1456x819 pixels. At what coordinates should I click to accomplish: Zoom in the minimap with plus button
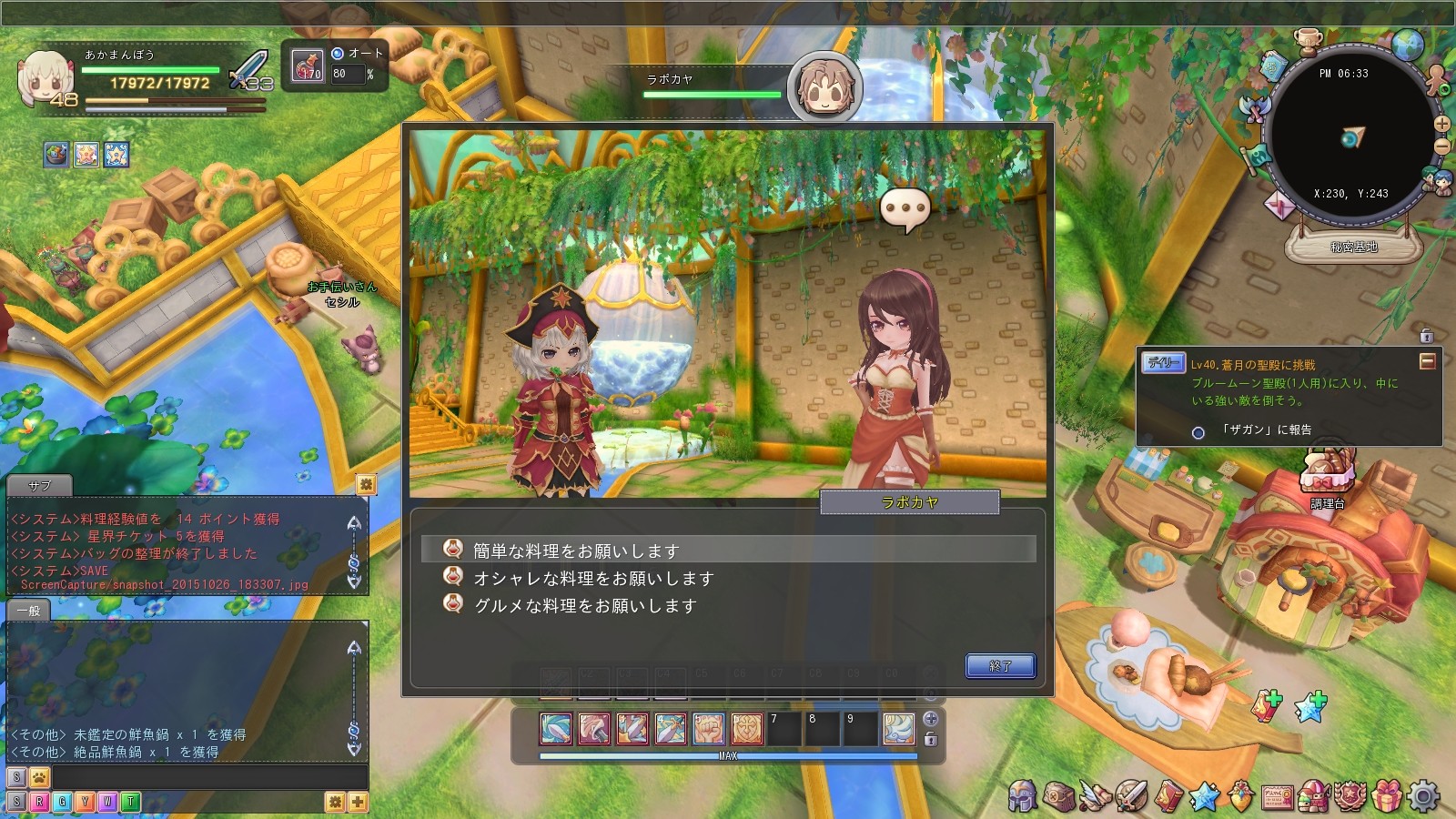tap(1441, 124)
